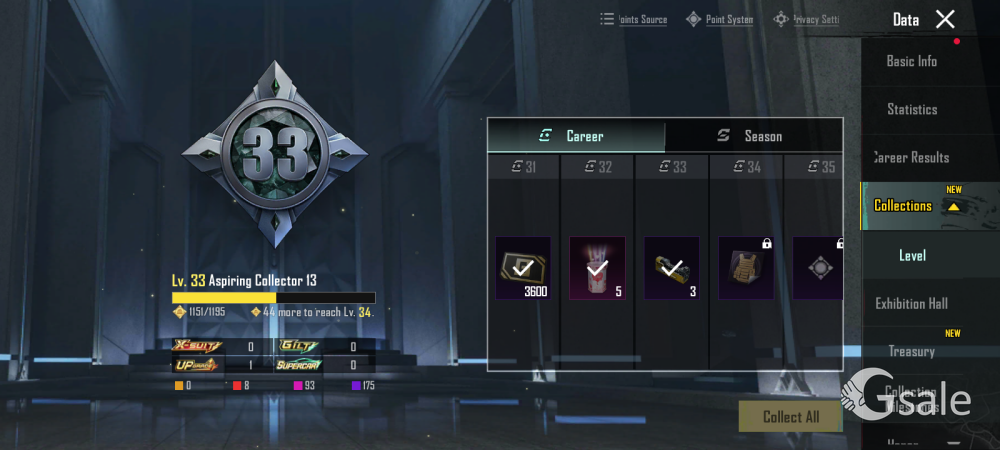Open the Career Results section
This screenshot has width=1000, height=450.
point(911,157)
